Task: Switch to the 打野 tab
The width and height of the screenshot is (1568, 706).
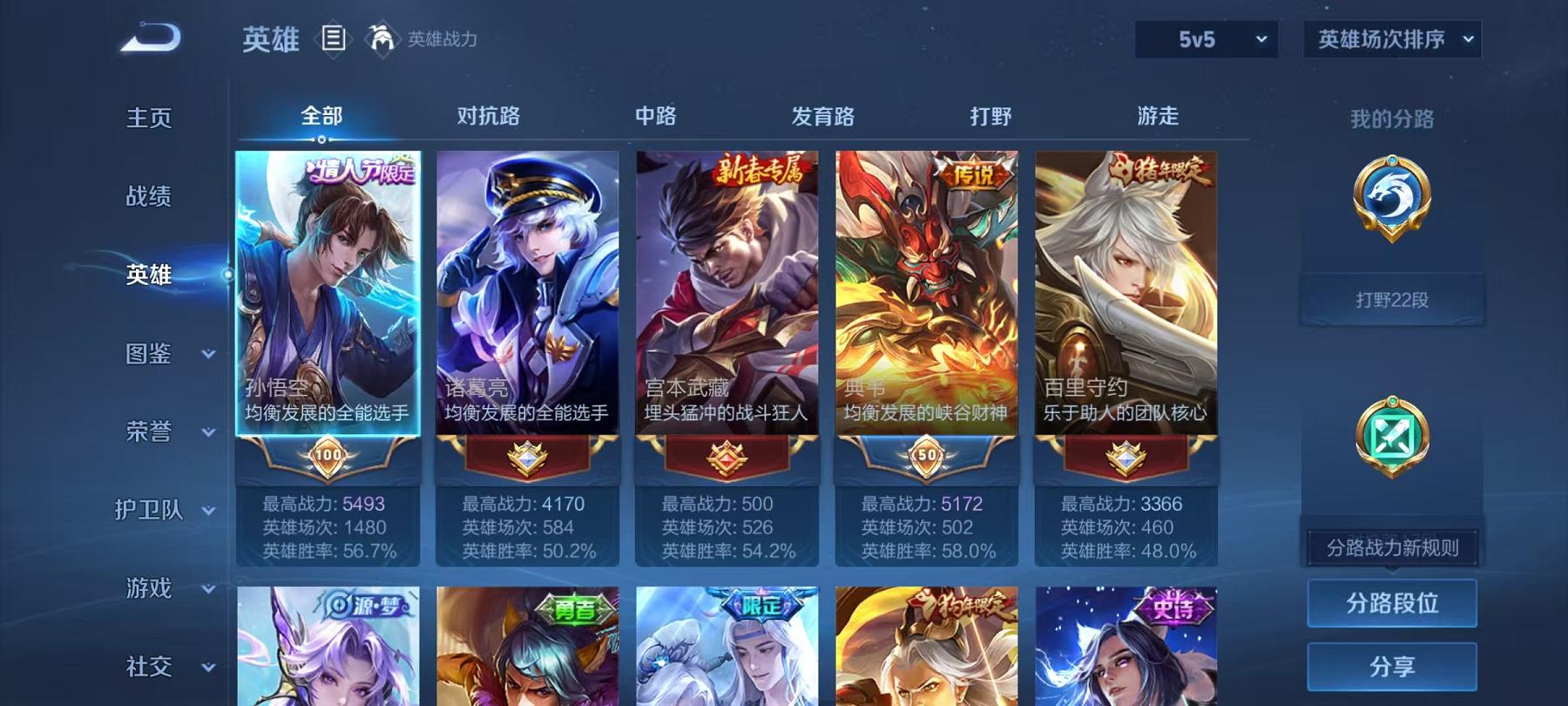Action: tap(989, 116)
